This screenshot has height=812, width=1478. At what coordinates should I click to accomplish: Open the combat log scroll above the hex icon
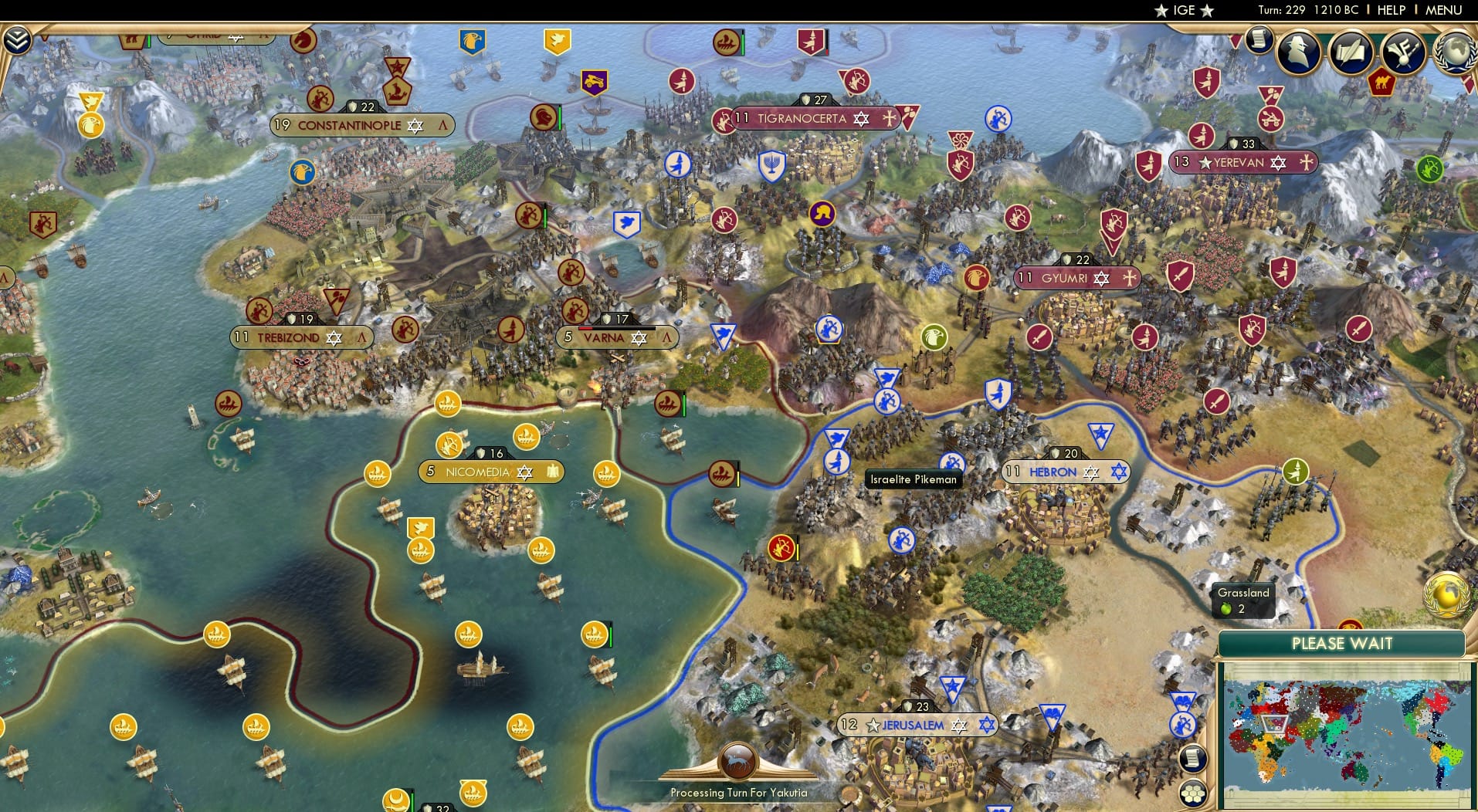click(x=1193, y=758)
